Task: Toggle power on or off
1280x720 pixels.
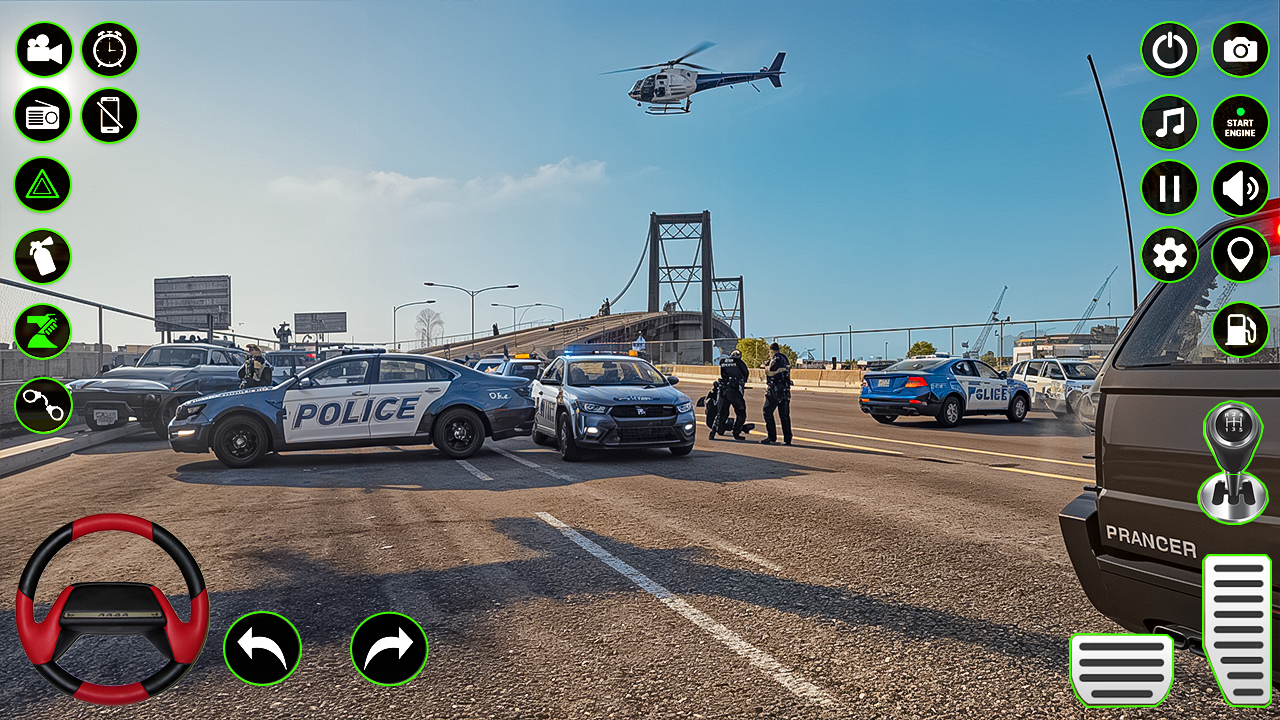Action: [x=1168, y=50]
